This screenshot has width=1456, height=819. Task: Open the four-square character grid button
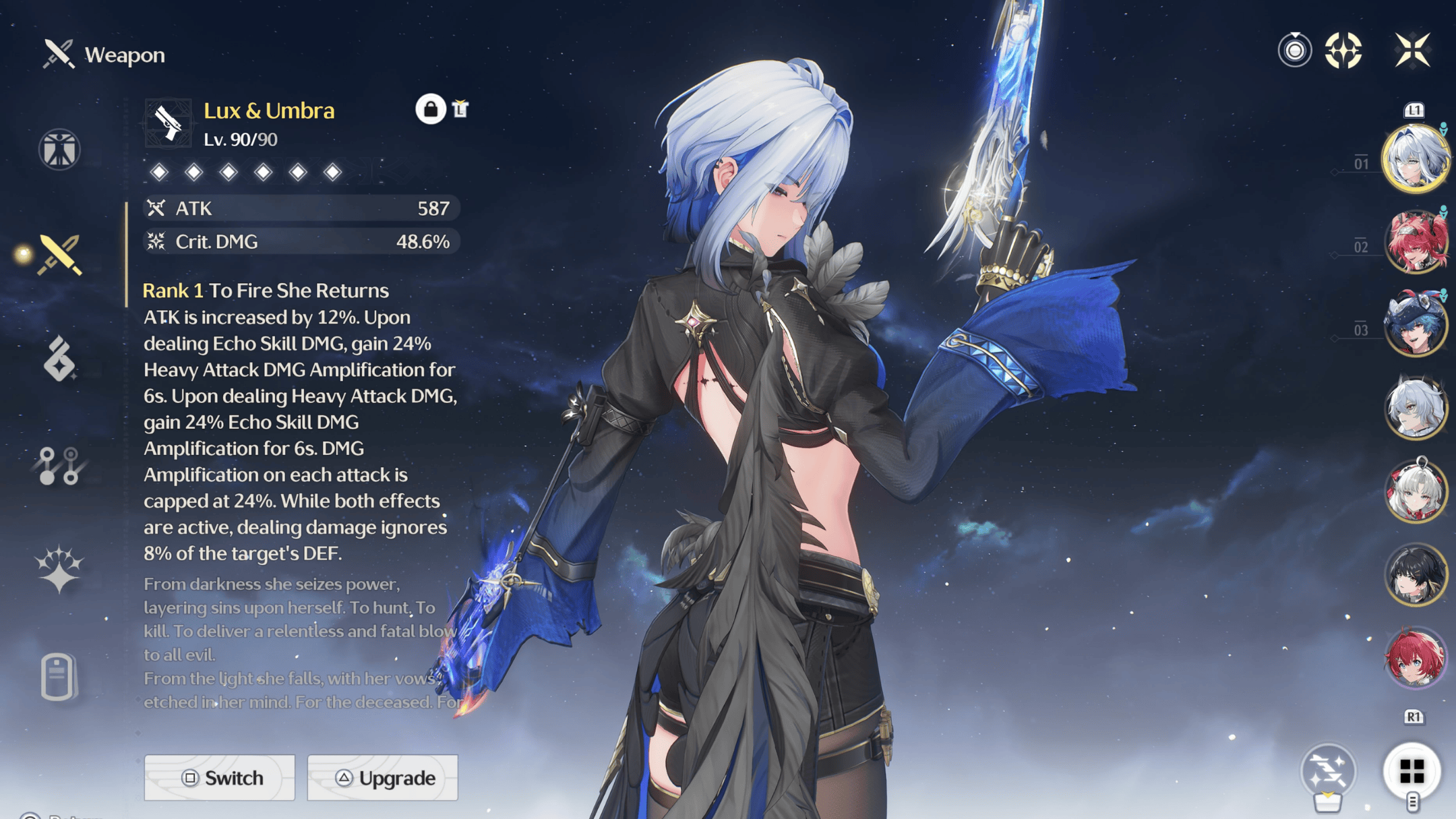[x=1412, y=771]
